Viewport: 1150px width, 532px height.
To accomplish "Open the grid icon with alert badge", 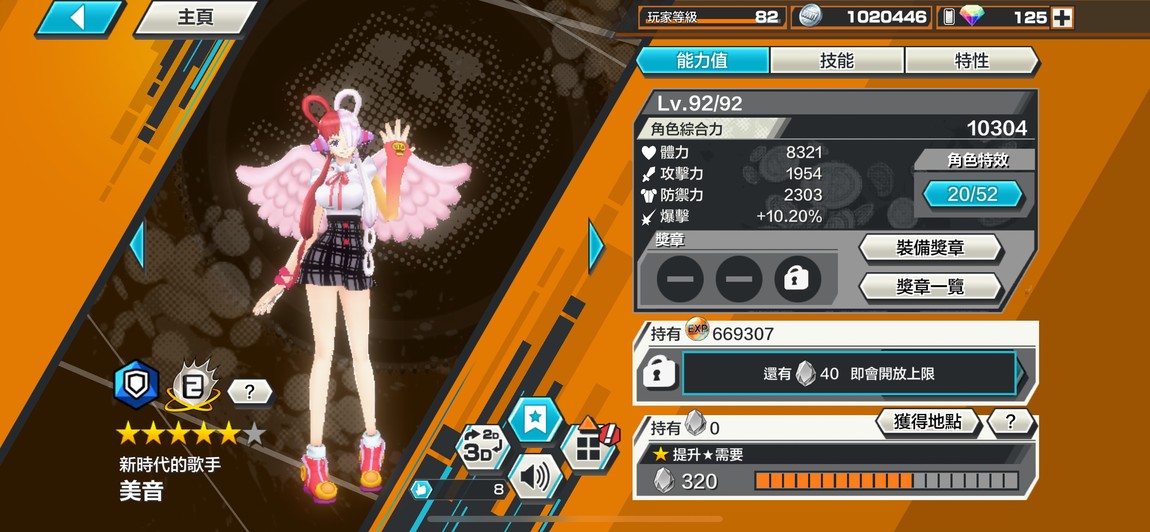I will (589, 446).
